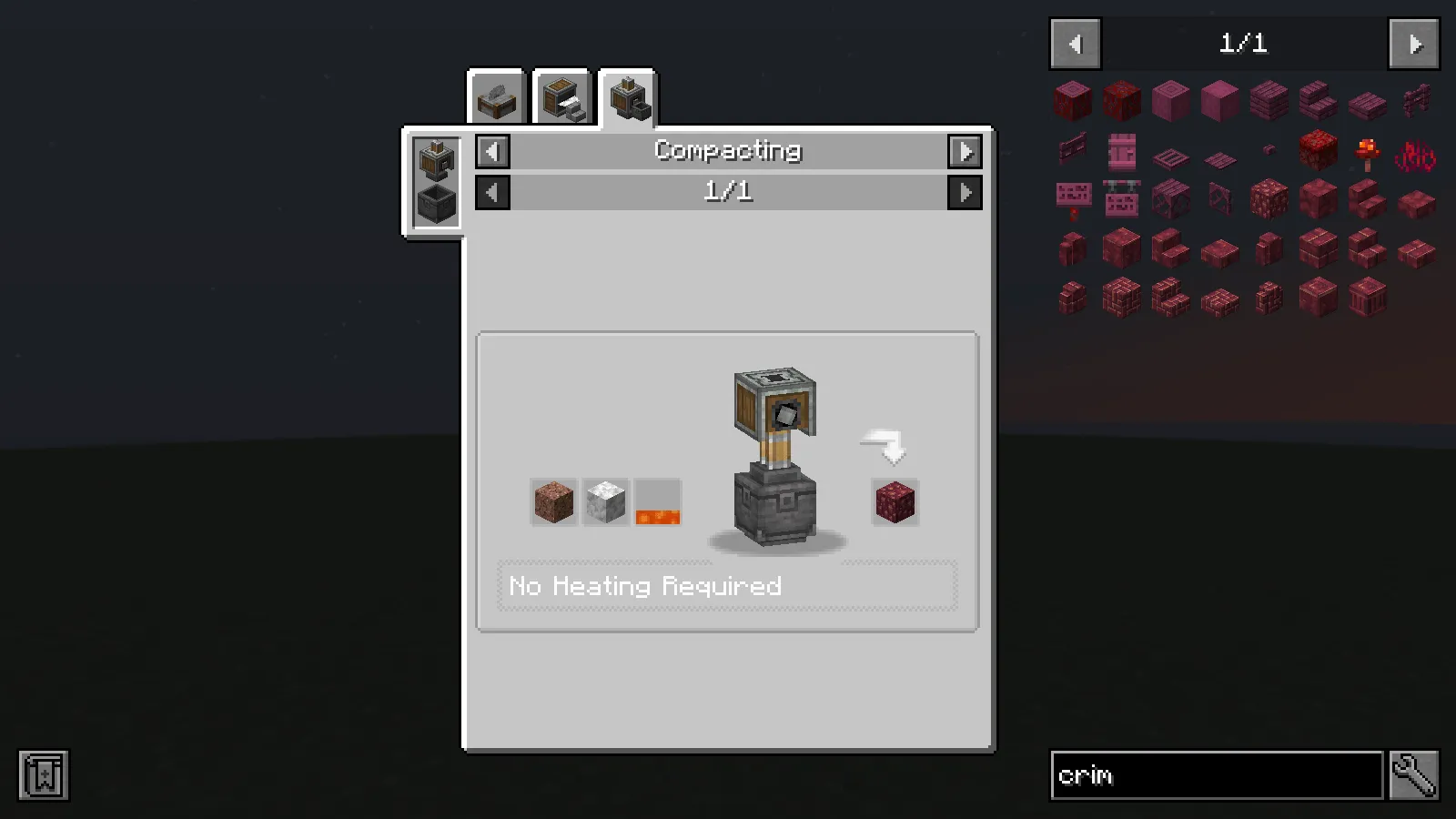Advance to next recipe category with right arrow
Image resolution: width=1456 pixels, height=819 pixels.
coord(966,151)
